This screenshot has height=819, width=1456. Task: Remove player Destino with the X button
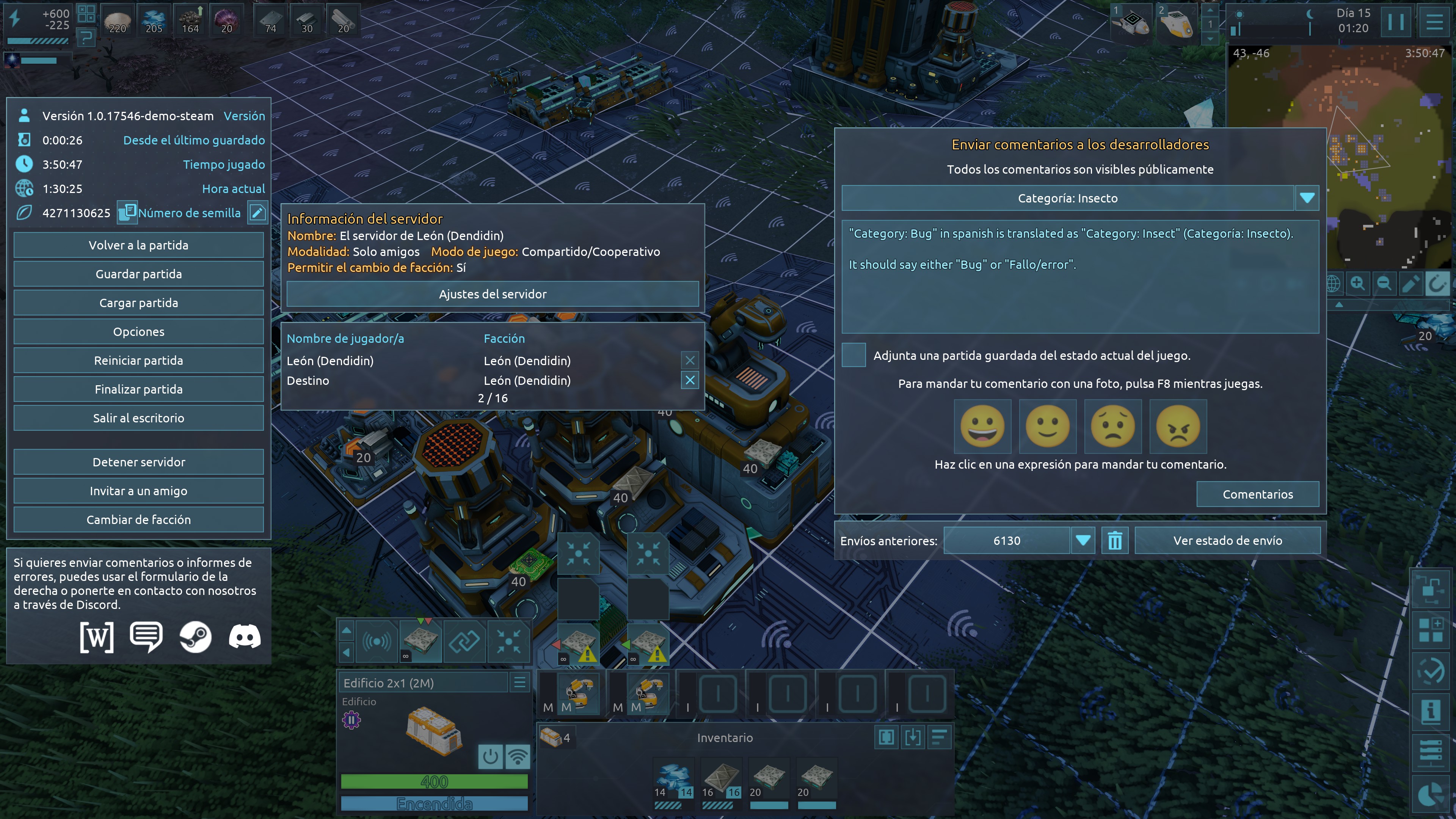pyautogui.click(x=690, y=380)
